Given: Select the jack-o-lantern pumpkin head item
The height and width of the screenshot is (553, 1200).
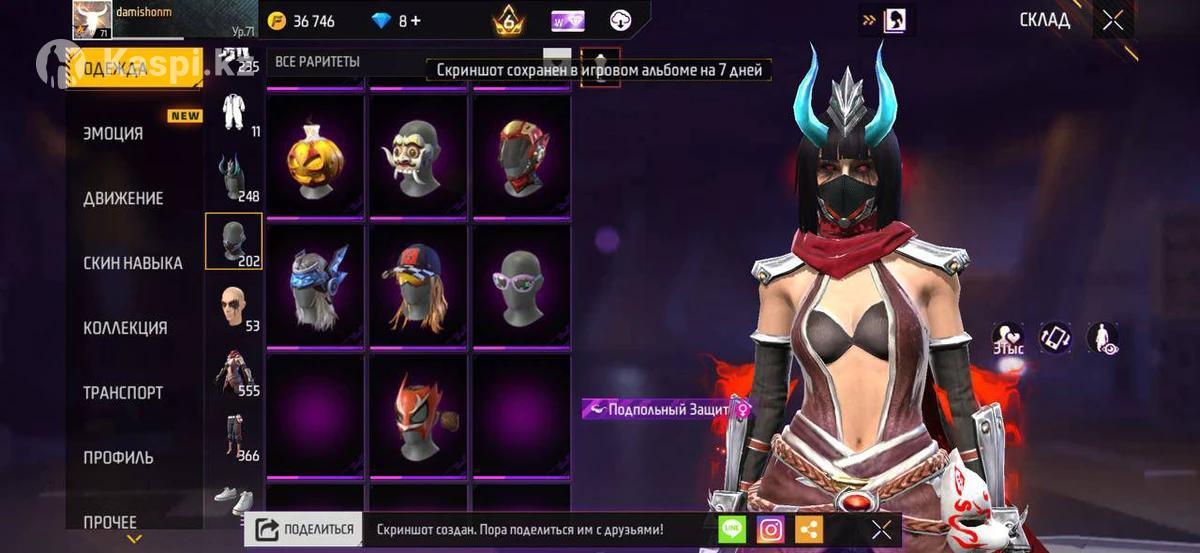Looking at the screenshot, I should point(315,155).
